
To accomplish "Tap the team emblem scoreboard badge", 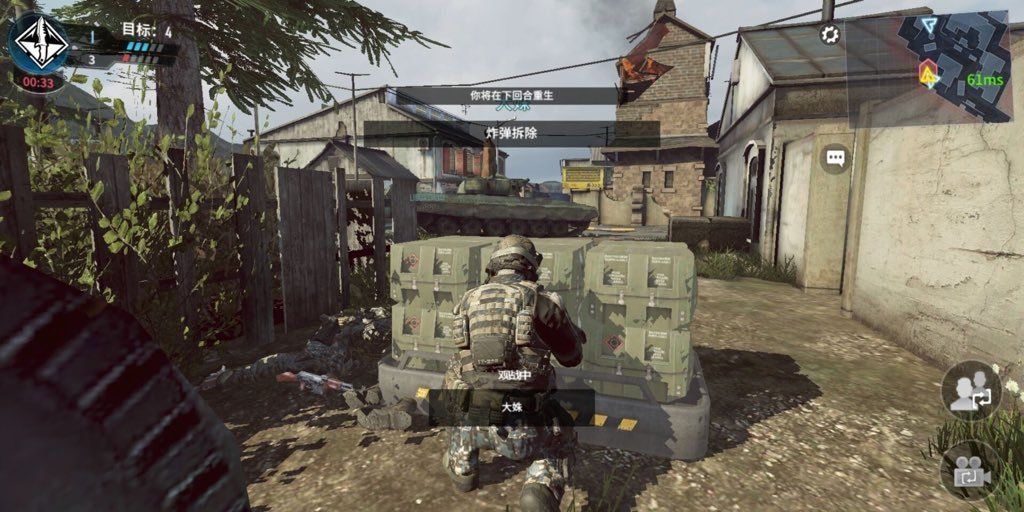I will (x=39, y=40).
